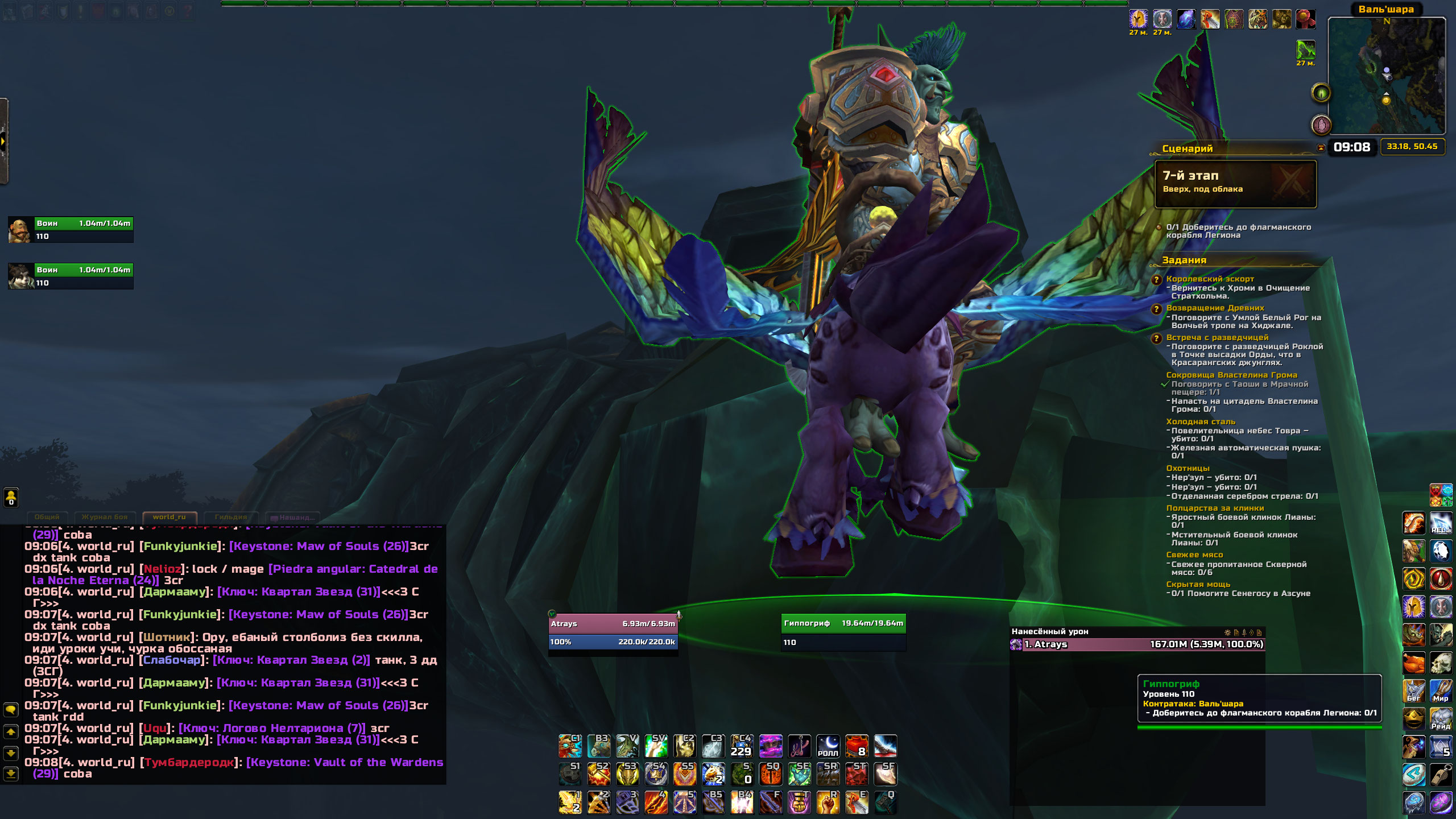Viewport: 1456px width, 819px height.
Task: Use the crown ability bound to S4
Action: click(x=656, y=774)
